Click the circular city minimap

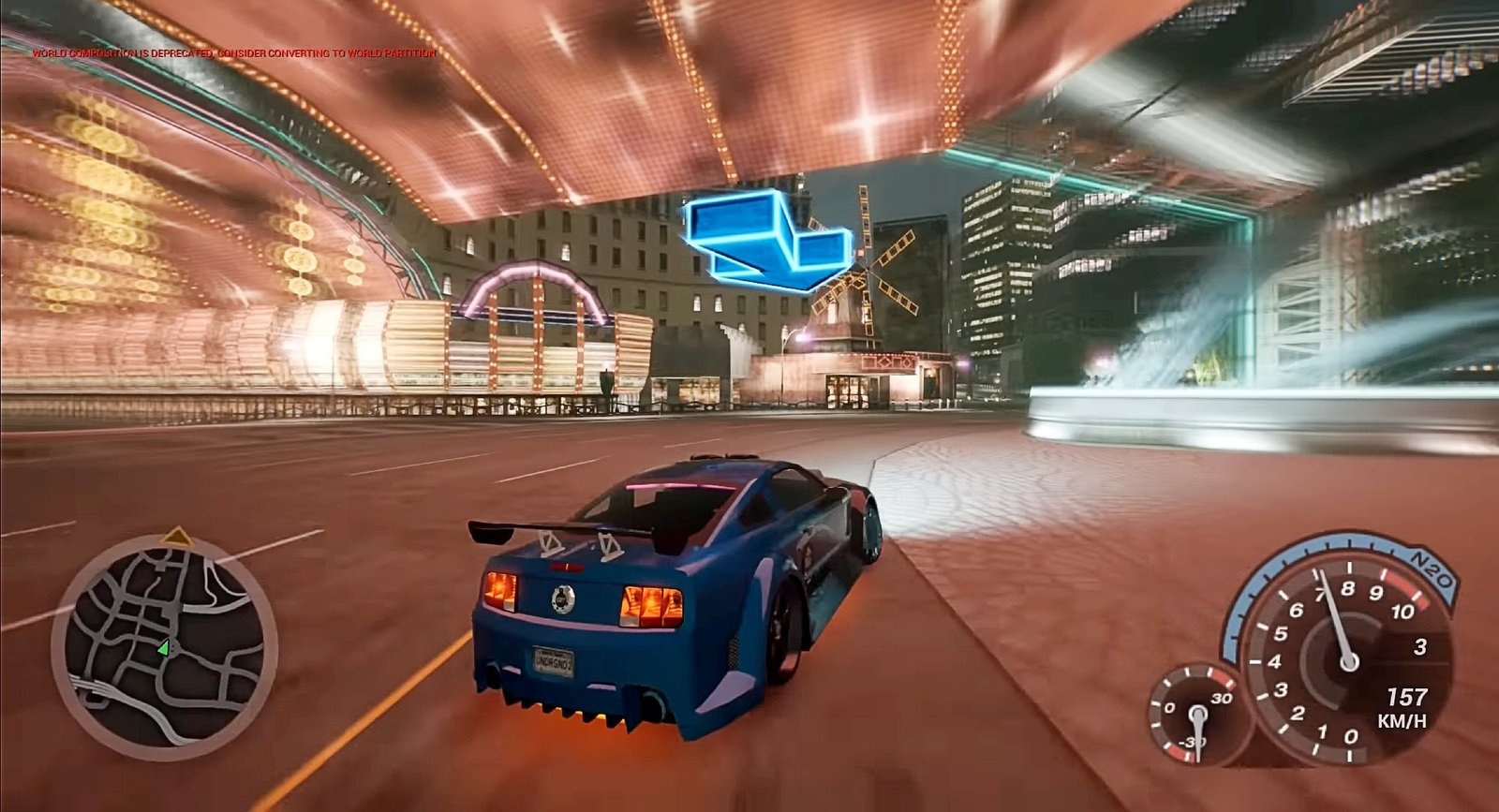click(x=164, y=648)
